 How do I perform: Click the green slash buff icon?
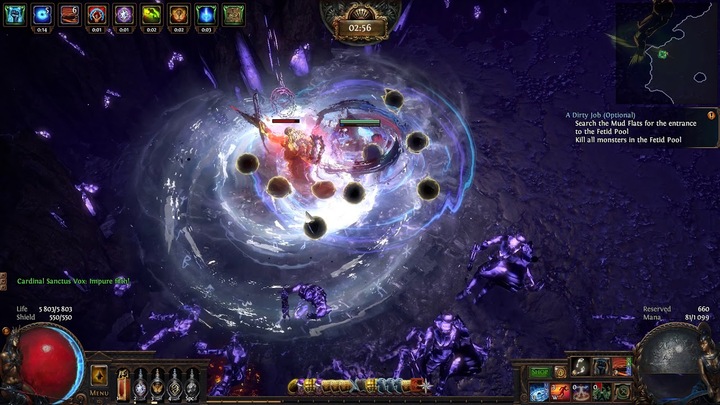pos(151,14)
